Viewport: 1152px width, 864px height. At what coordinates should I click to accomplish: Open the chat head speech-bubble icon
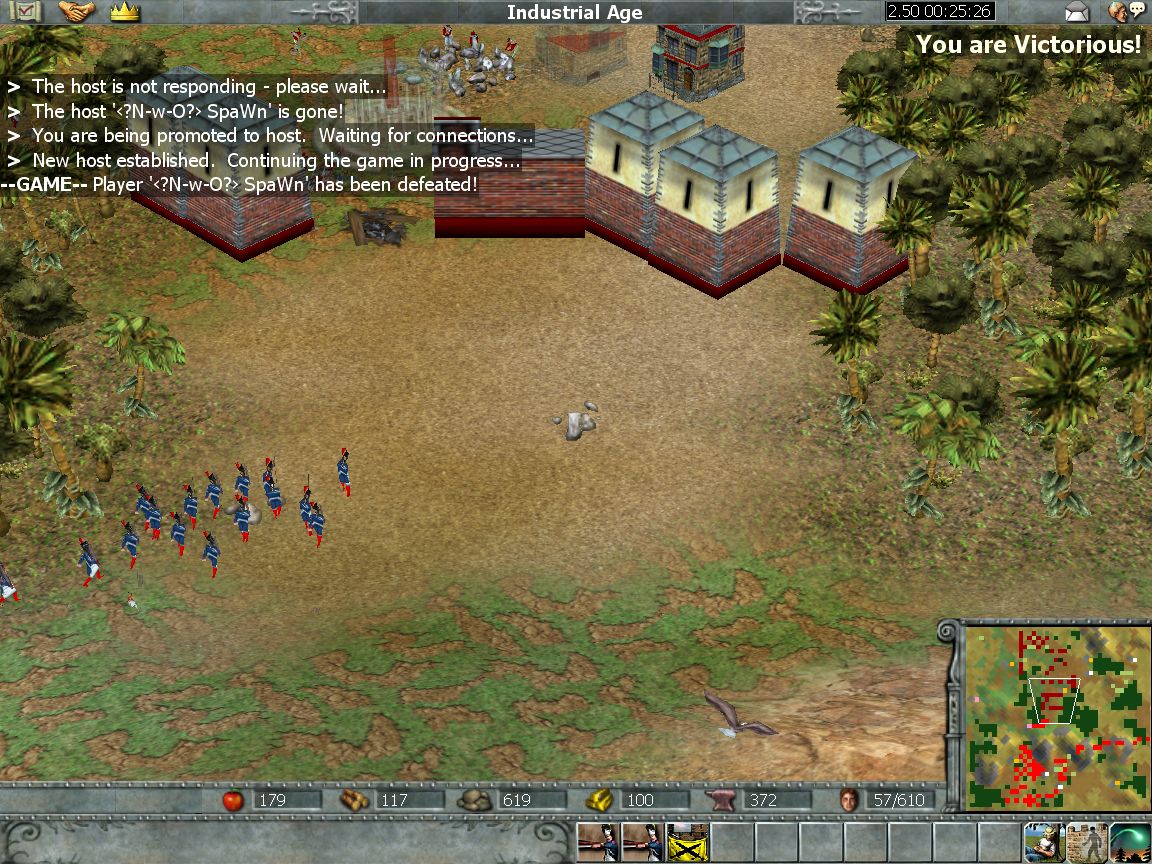coord(1128,12)
